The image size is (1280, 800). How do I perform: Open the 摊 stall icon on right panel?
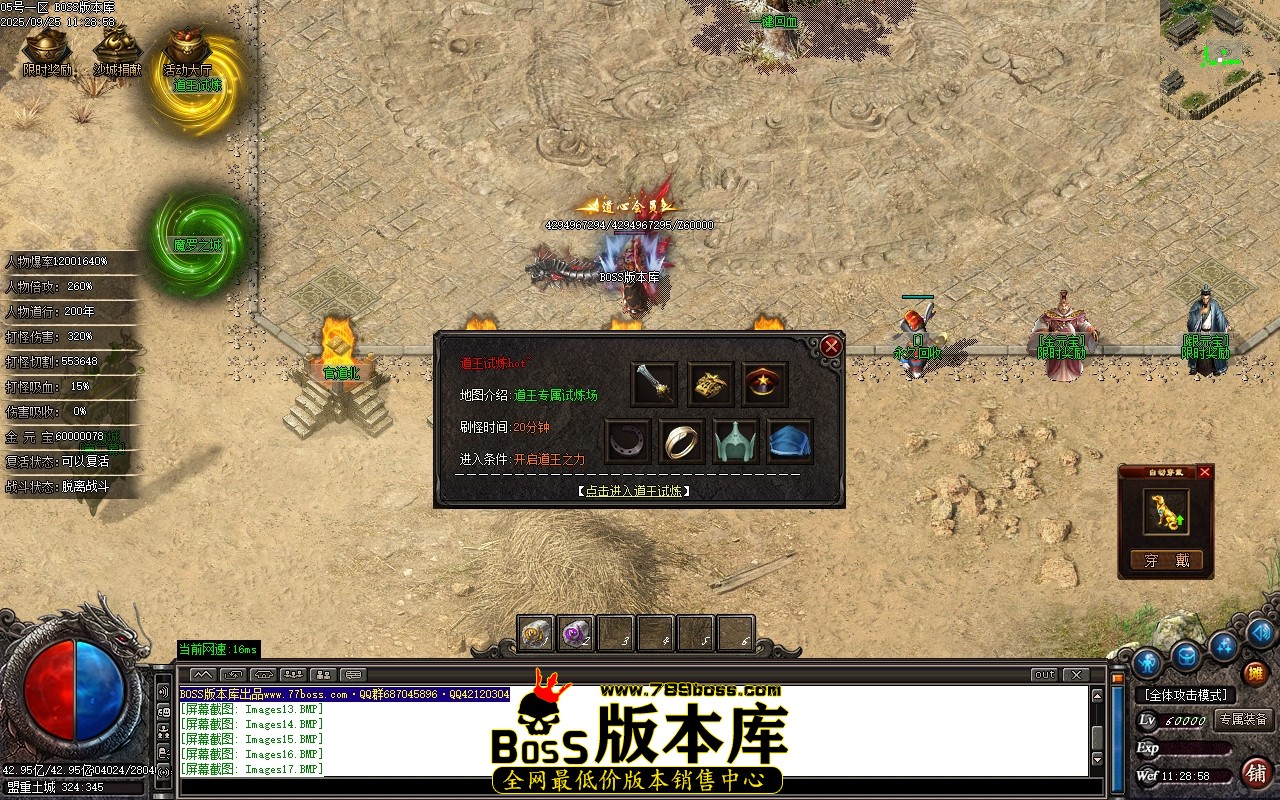pyautogui.click(x=1256, y=674)
